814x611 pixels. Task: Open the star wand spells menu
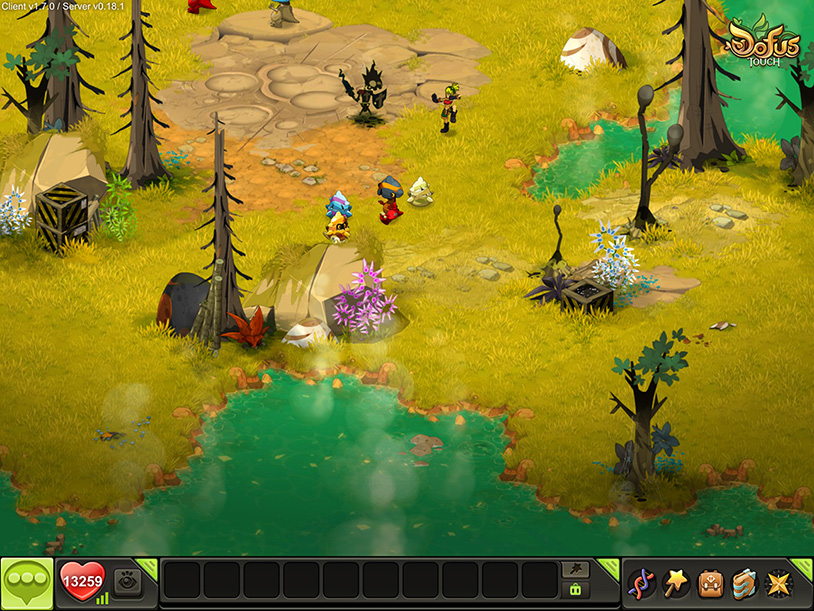[x=676, y=583]
